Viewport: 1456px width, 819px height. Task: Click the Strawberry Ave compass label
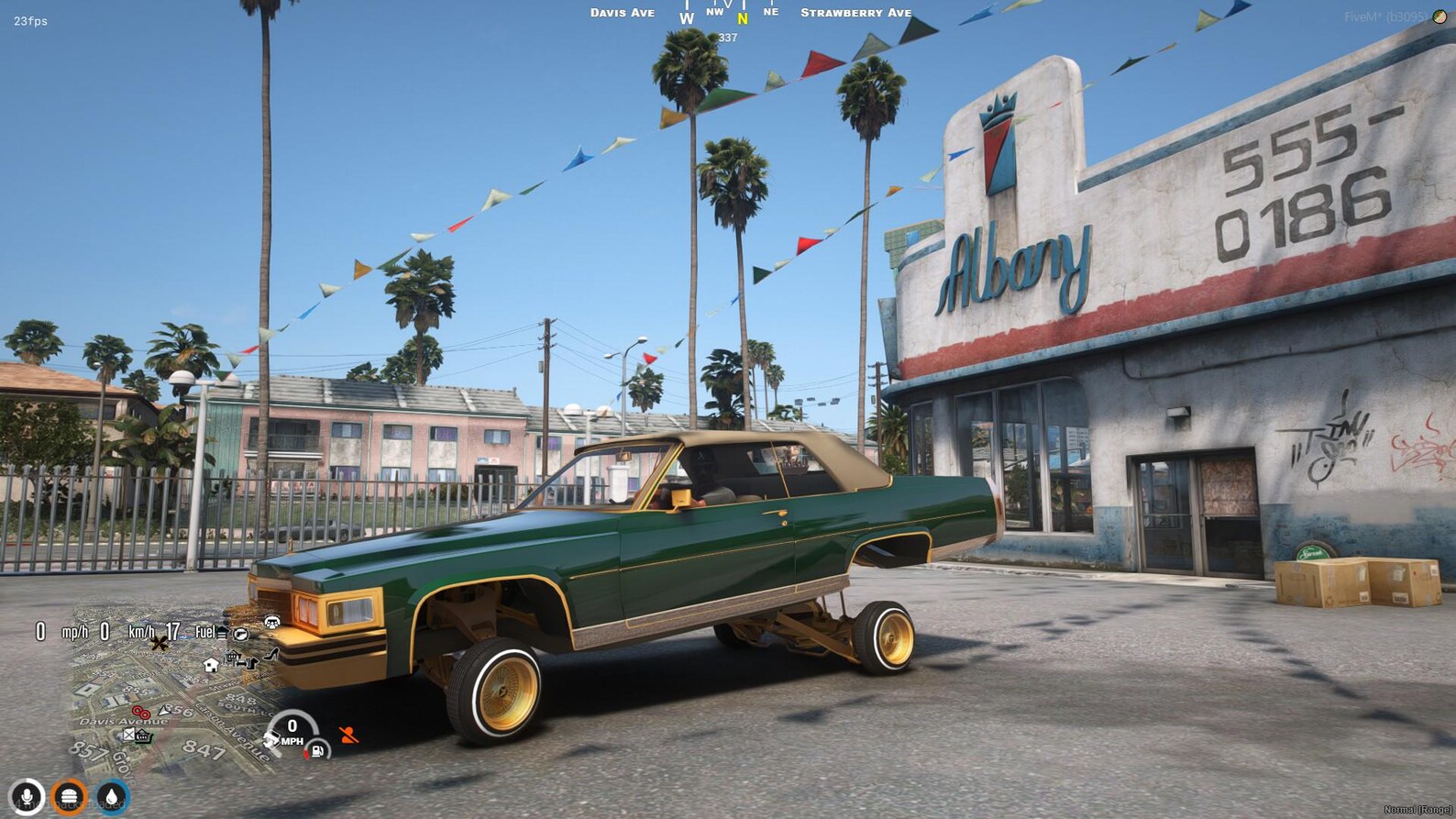click(855, 12)
